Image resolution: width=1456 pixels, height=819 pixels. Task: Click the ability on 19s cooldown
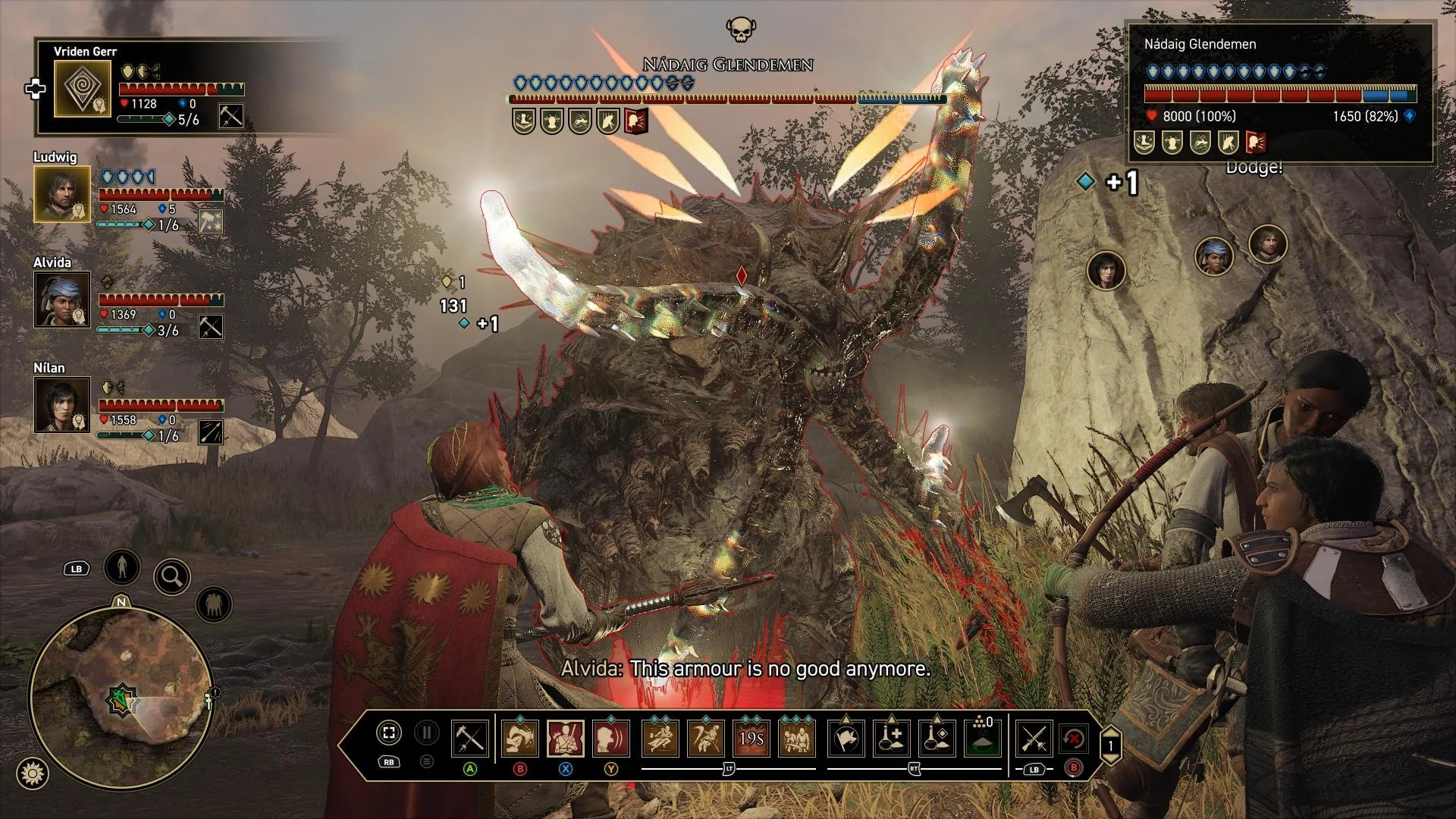[x=751, y=738]
